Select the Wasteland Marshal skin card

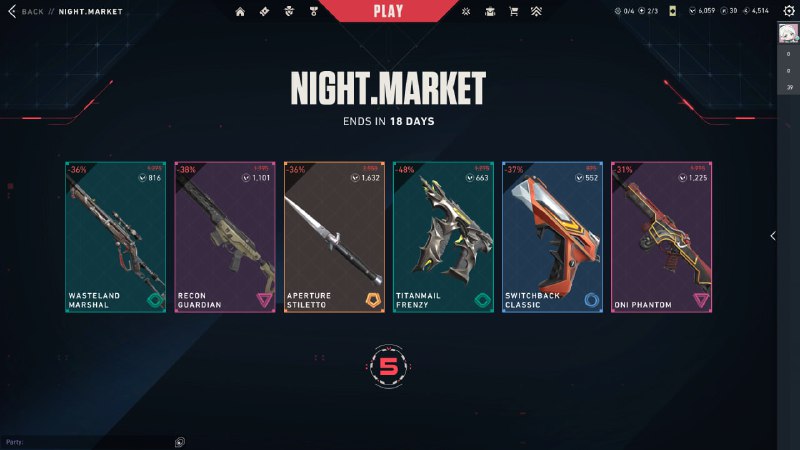(x=116, y=237)
